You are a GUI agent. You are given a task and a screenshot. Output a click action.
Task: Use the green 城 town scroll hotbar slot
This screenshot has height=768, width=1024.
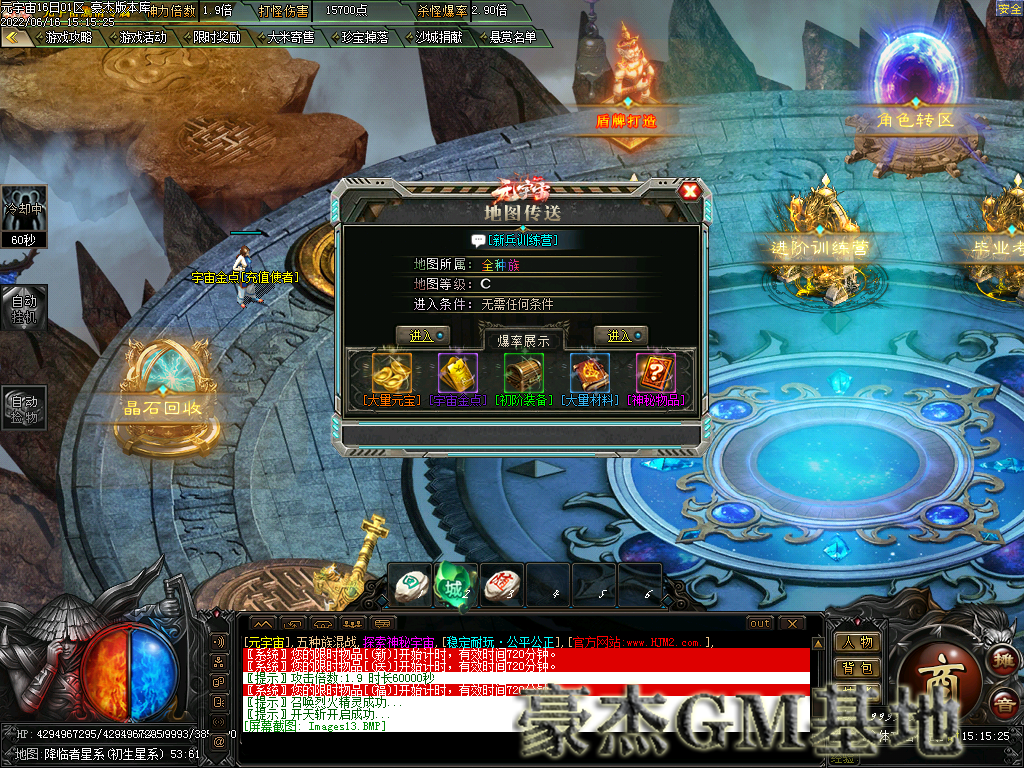coord(455,584)
